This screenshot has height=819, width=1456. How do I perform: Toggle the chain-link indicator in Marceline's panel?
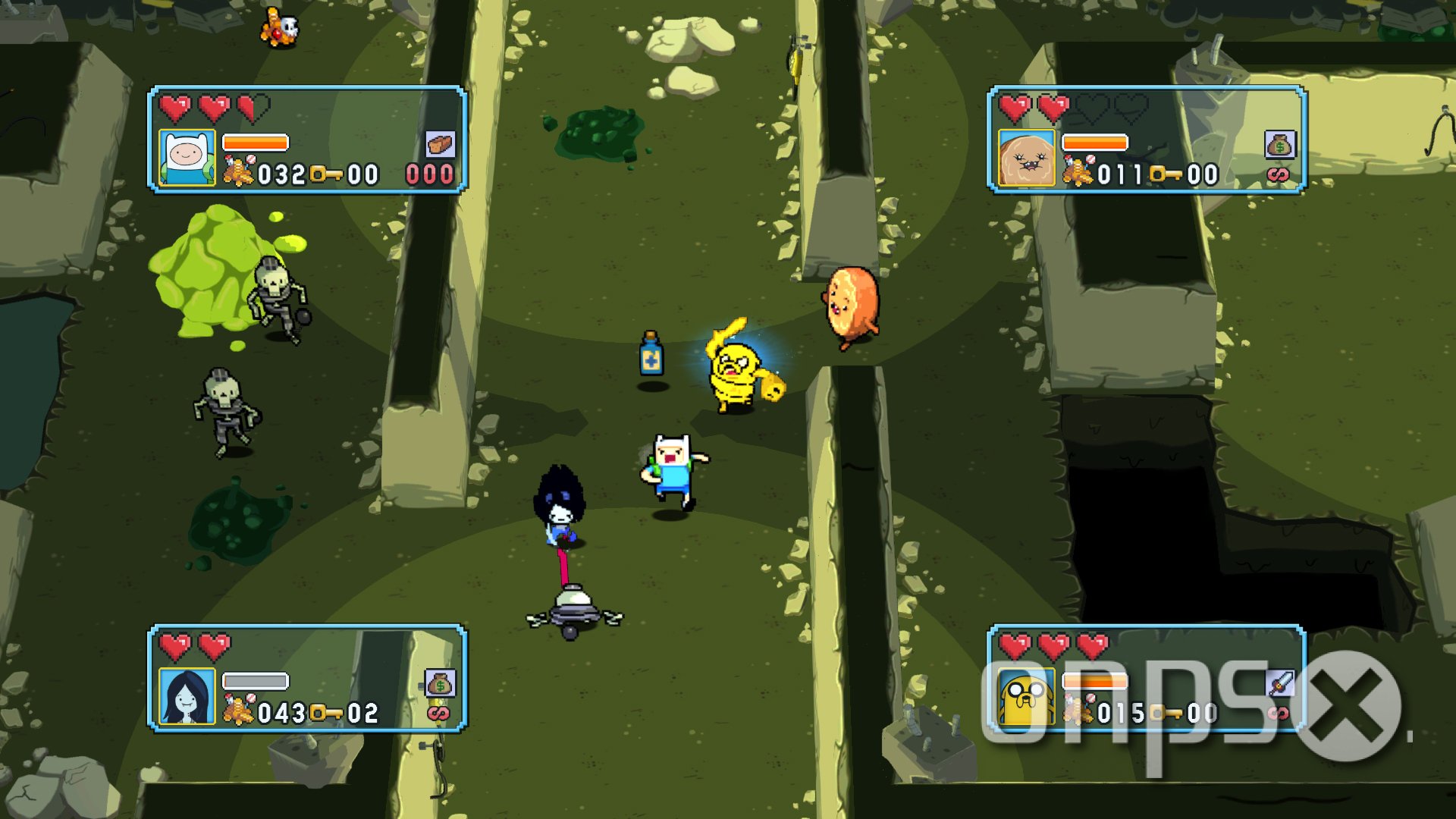[x=438, y=714]
